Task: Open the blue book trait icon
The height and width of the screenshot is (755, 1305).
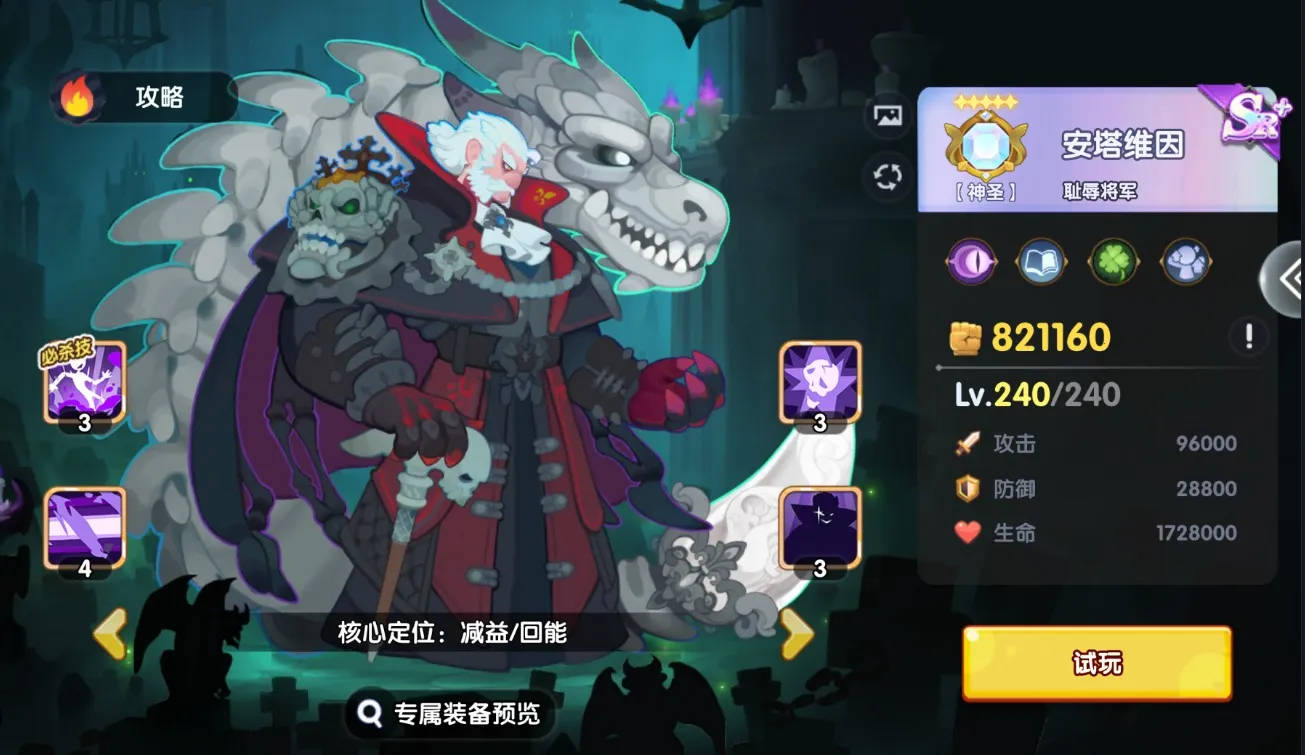Action: pyautogui.click(x=1041, y=261)
